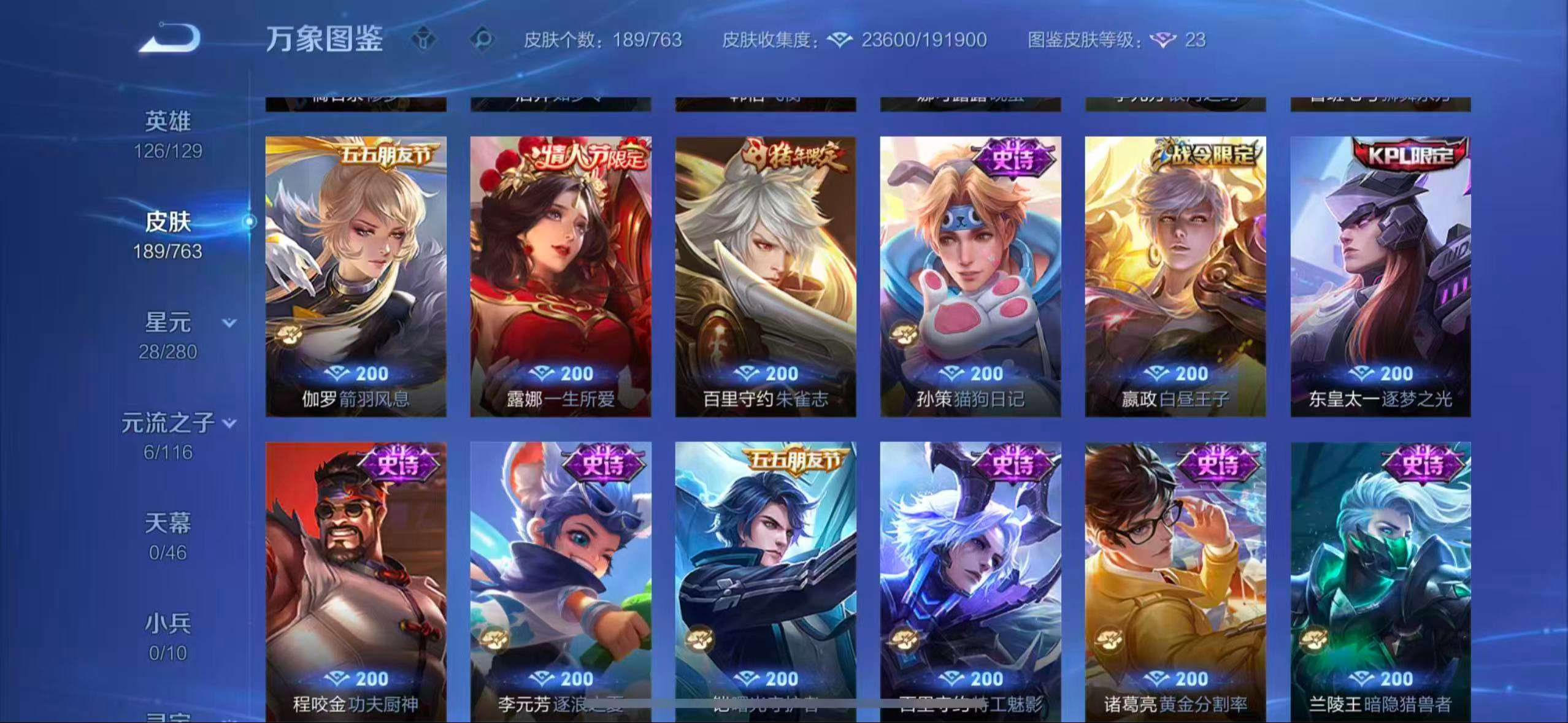Select the 皮肤 category in sidebar
The height and width of the screenshot is (723, 1568).
[167, 222]
